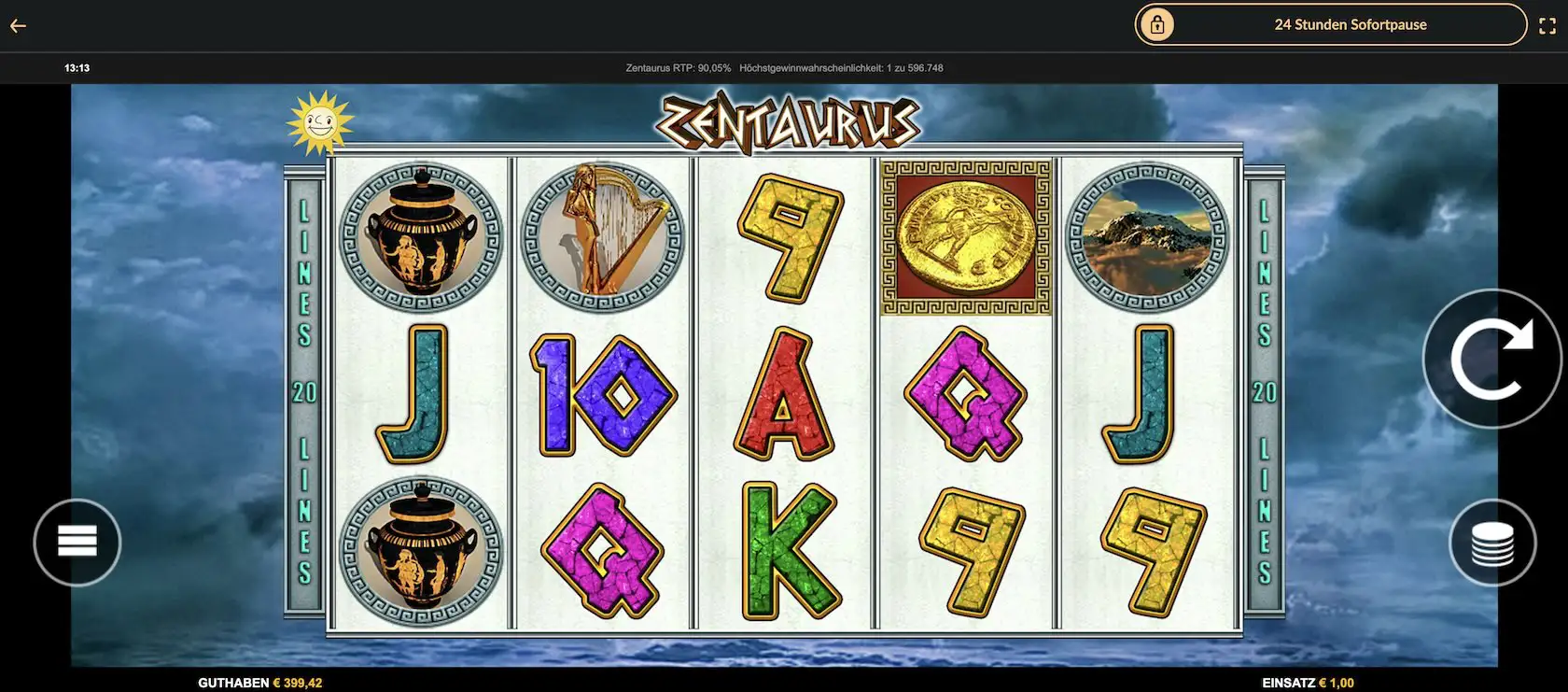
Task: Spin the reels with the circular arrow button
Action: point(1491,359)
